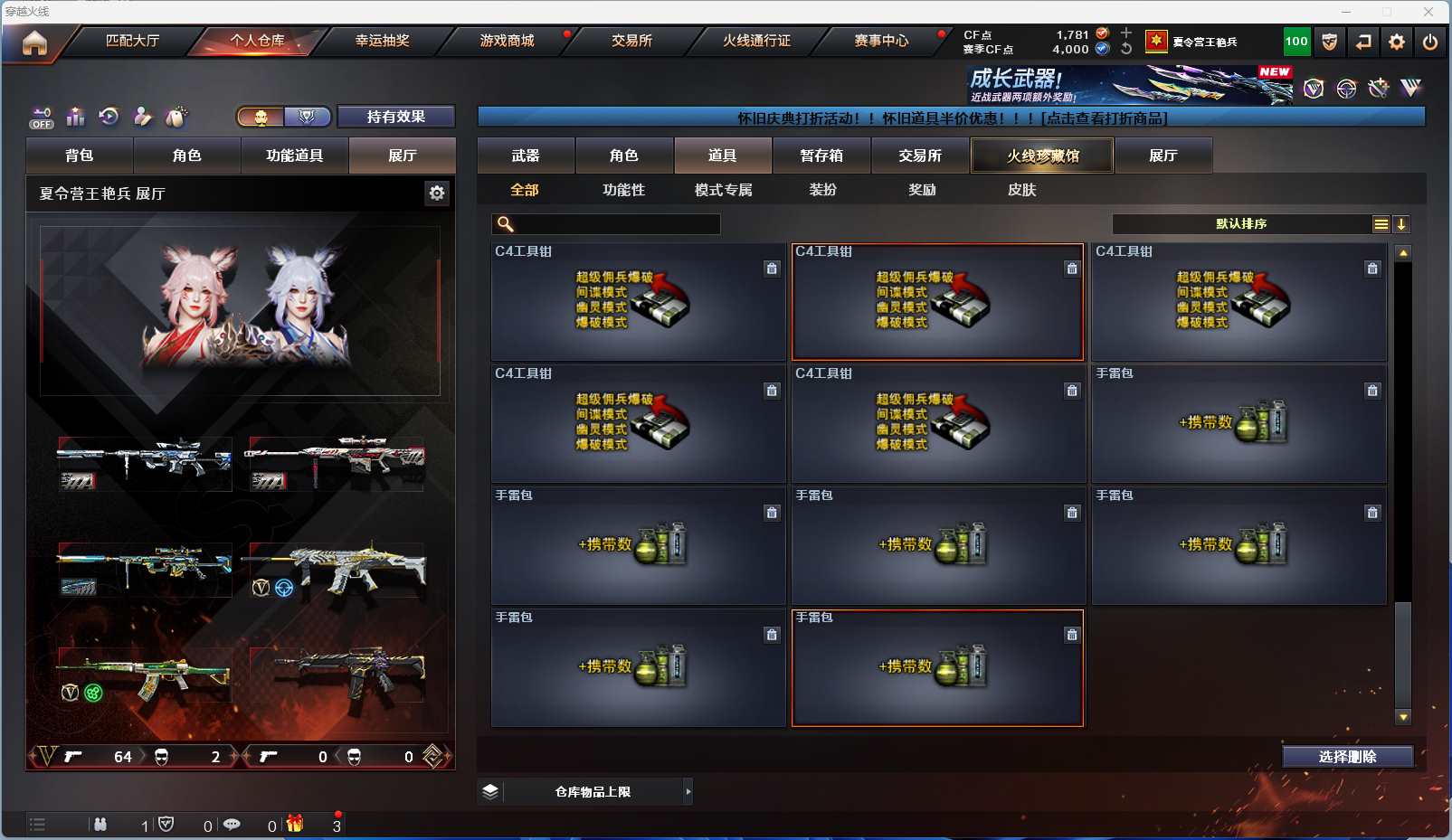The height and width of the screenshot is (840, 1452).
Task: Open the 游戏商城 game store
Action: coord(507,41)
